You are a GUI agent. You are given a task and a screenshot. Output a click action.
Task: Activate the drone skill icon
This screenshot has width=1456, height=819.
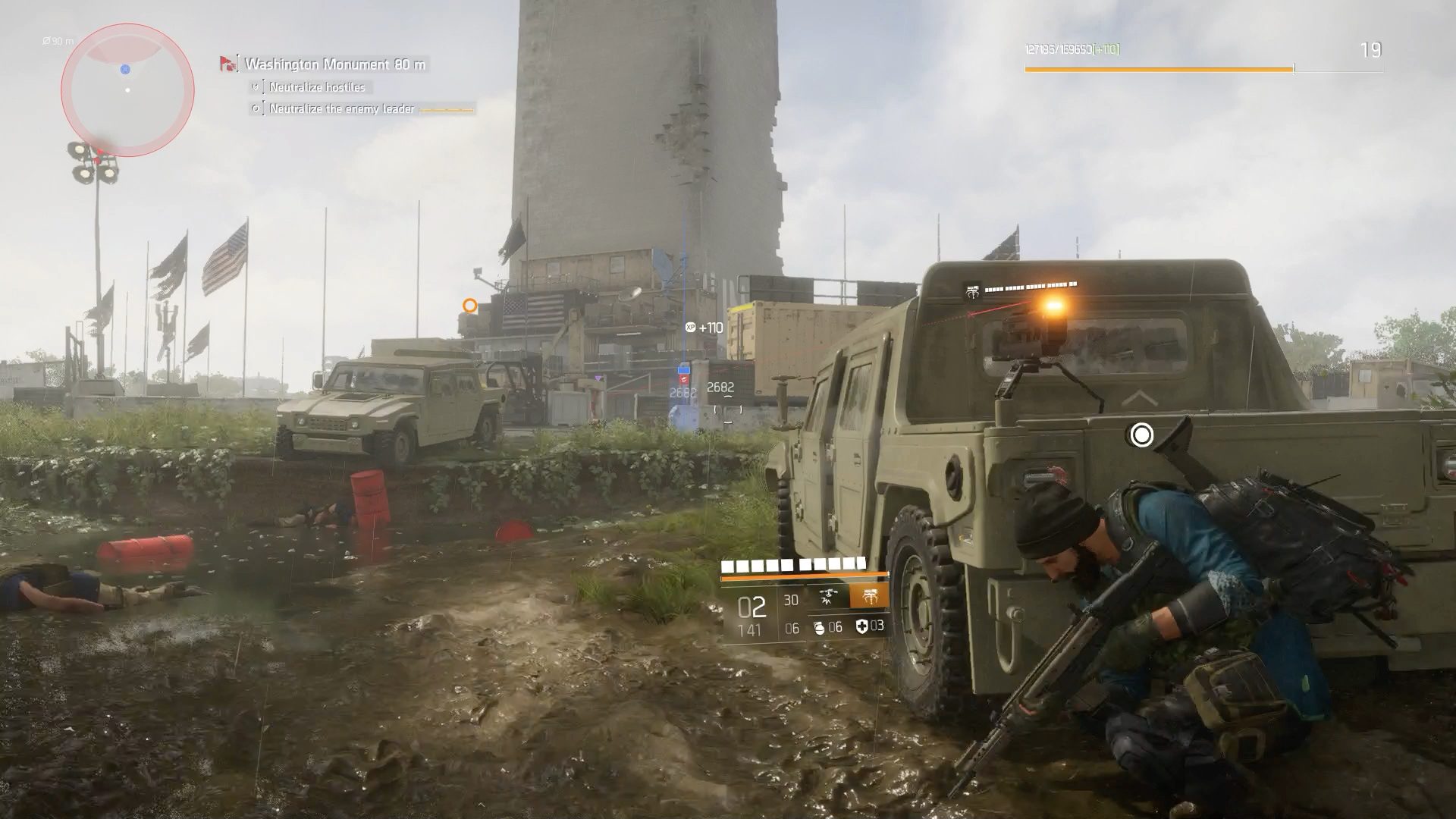coord(828,598)
